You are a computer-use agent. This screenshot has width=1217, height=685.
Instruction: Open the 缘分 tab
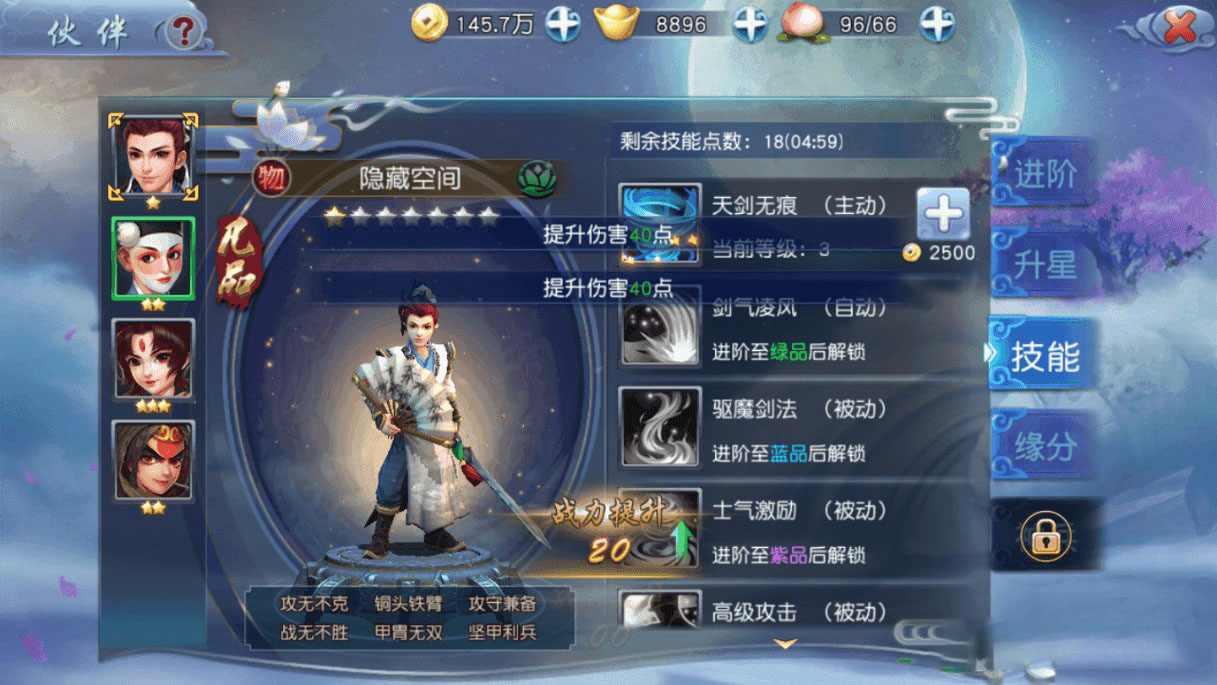1044,447
